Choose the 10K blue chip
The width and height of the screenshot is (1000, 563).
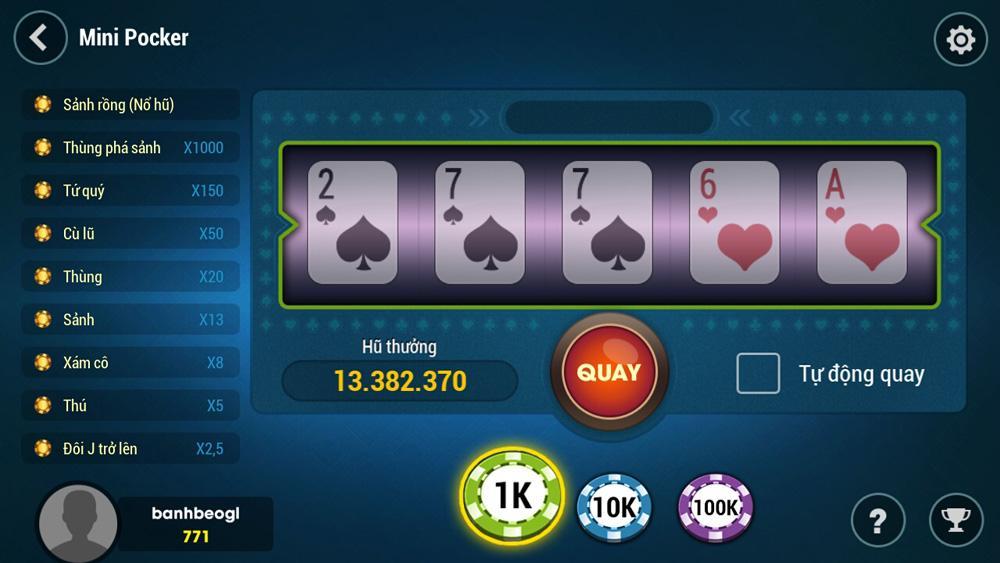point(614,507)
